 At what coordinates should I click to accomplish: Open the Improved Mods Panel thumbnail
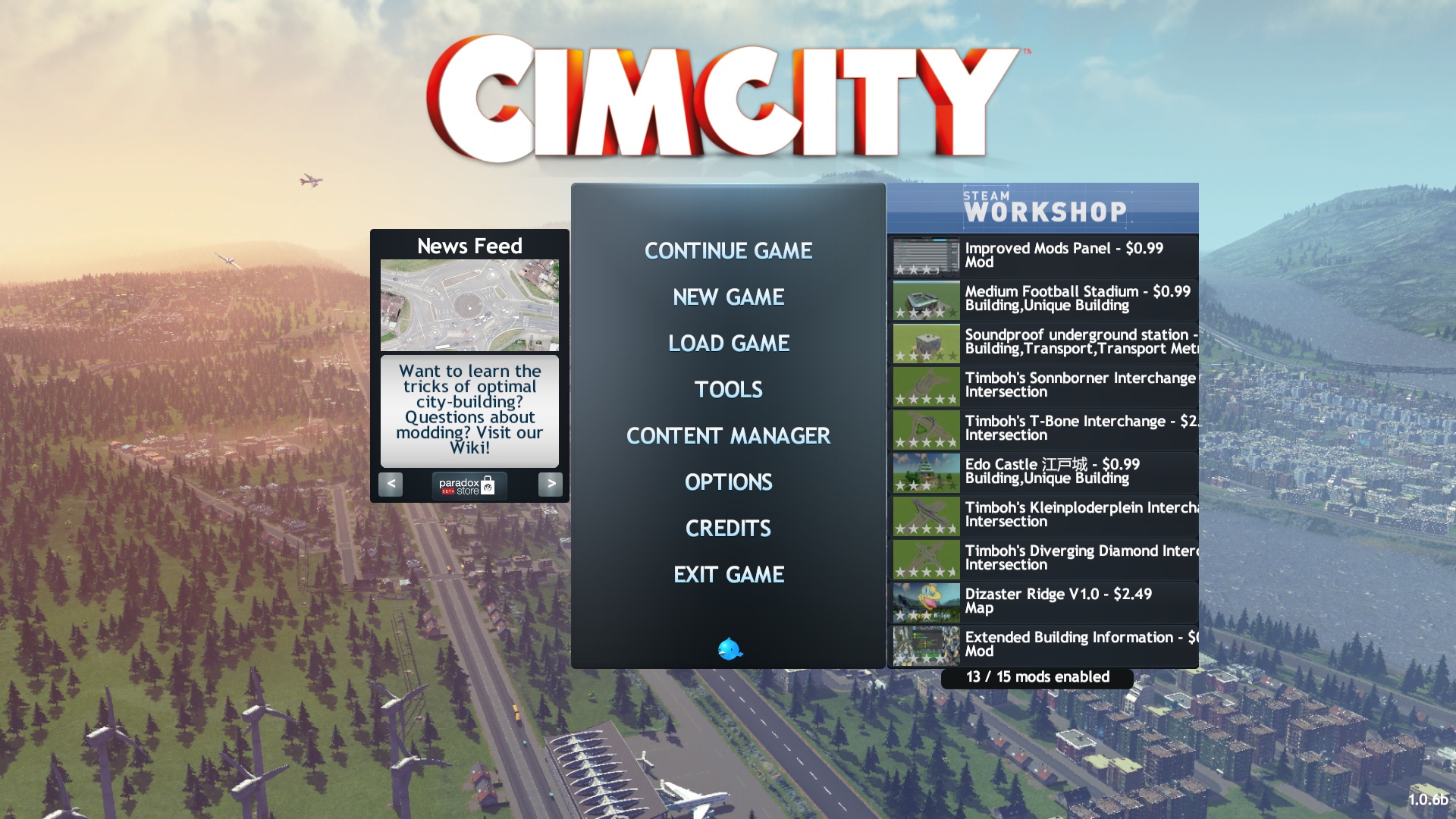click(x=924, y=256)
